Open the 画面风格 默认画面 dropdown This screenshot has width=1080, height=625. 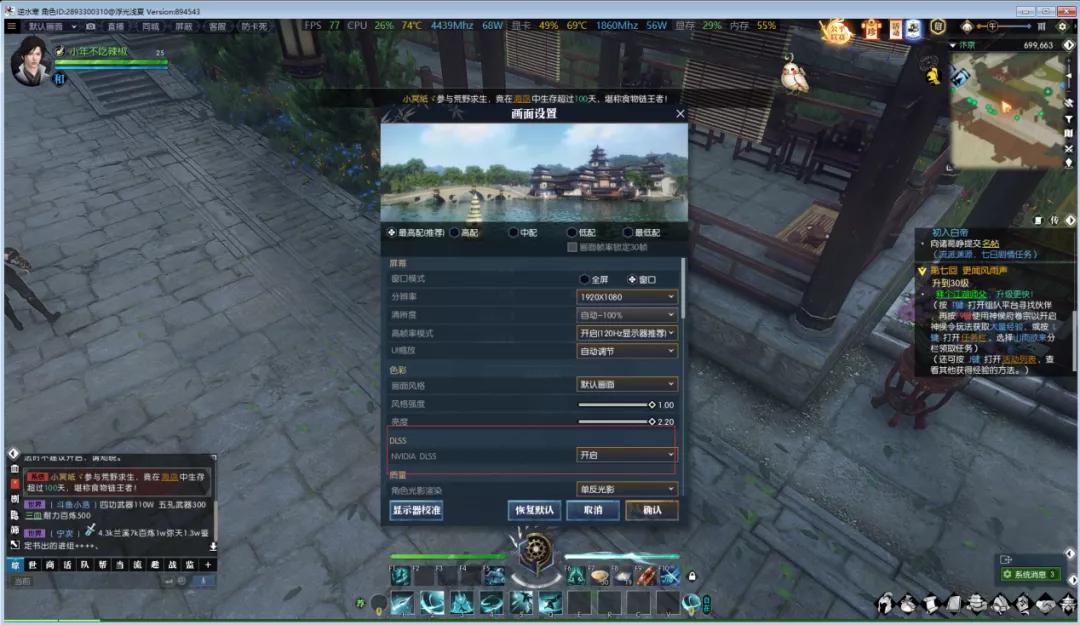click(627, 385)
